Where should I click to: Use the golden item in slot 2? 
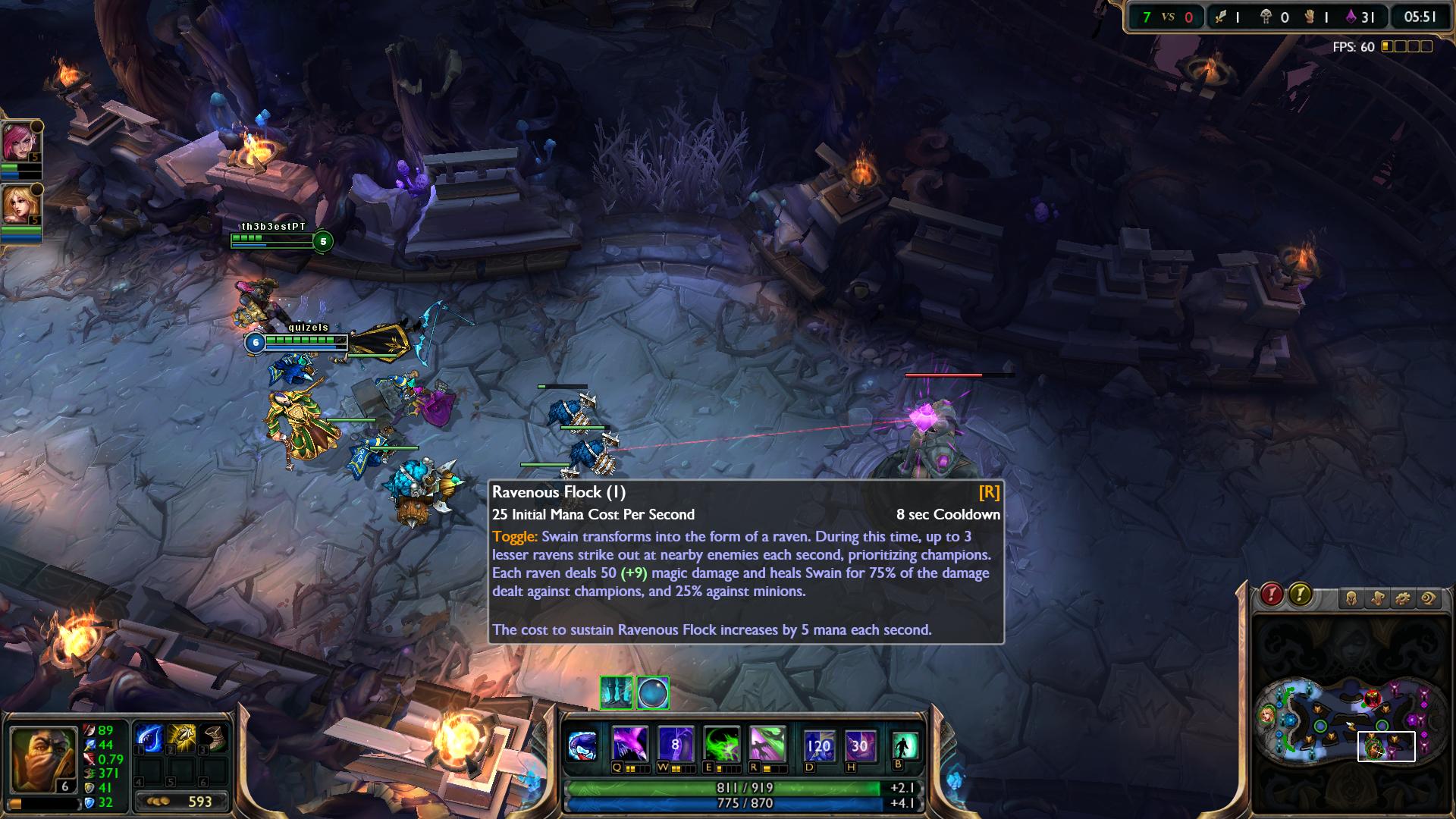coord(181,738)
